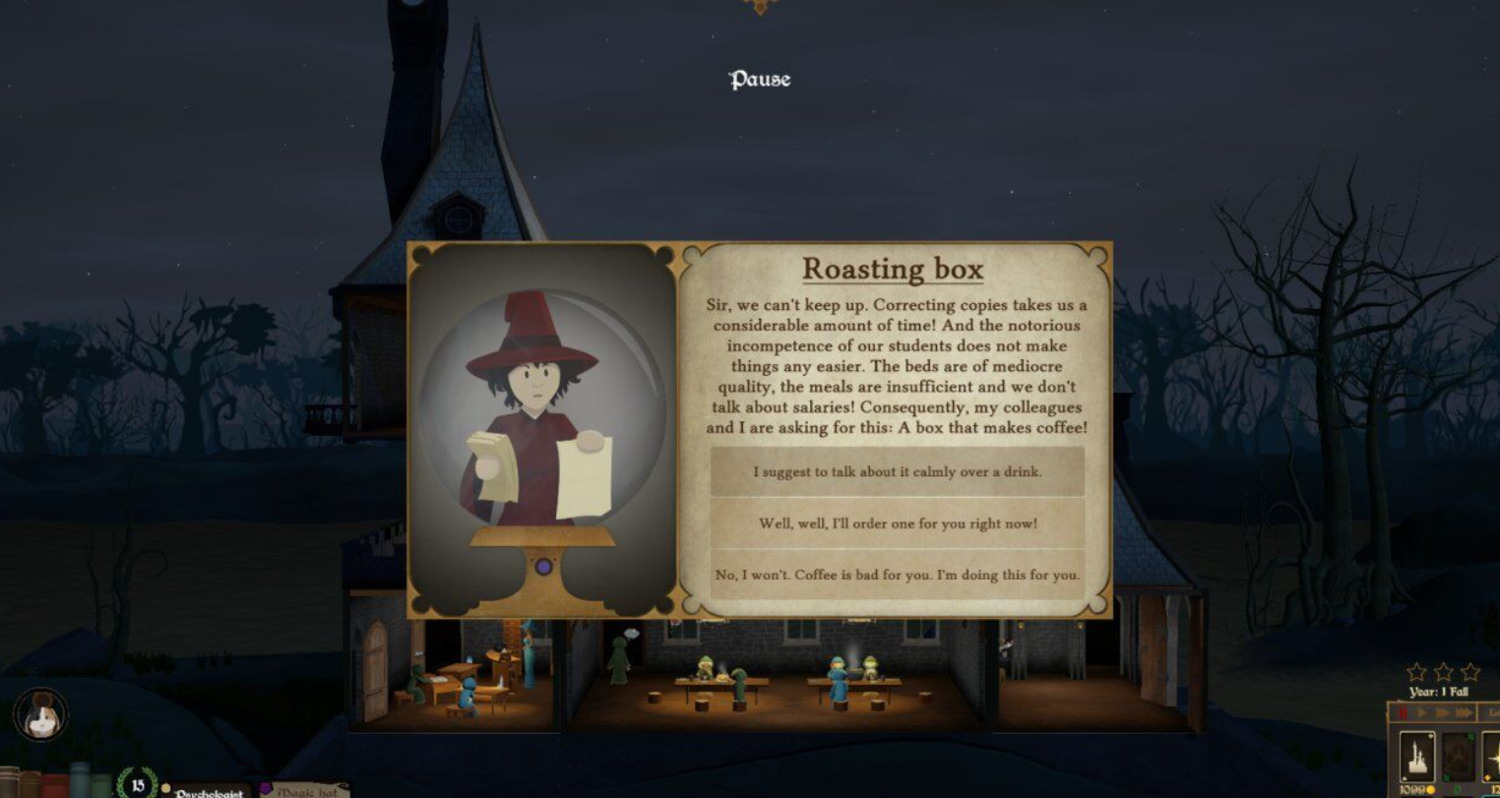Select the Psychologist label at the bottom
The image size is (1500, 798).
tap(210, 792)
